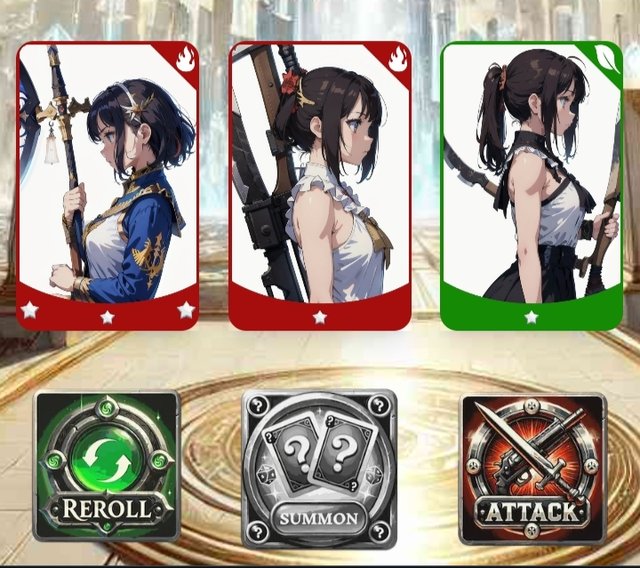The image size is (640, 568).
Task: Hit the Attack button with crossed swords
Action: [532, 468]
